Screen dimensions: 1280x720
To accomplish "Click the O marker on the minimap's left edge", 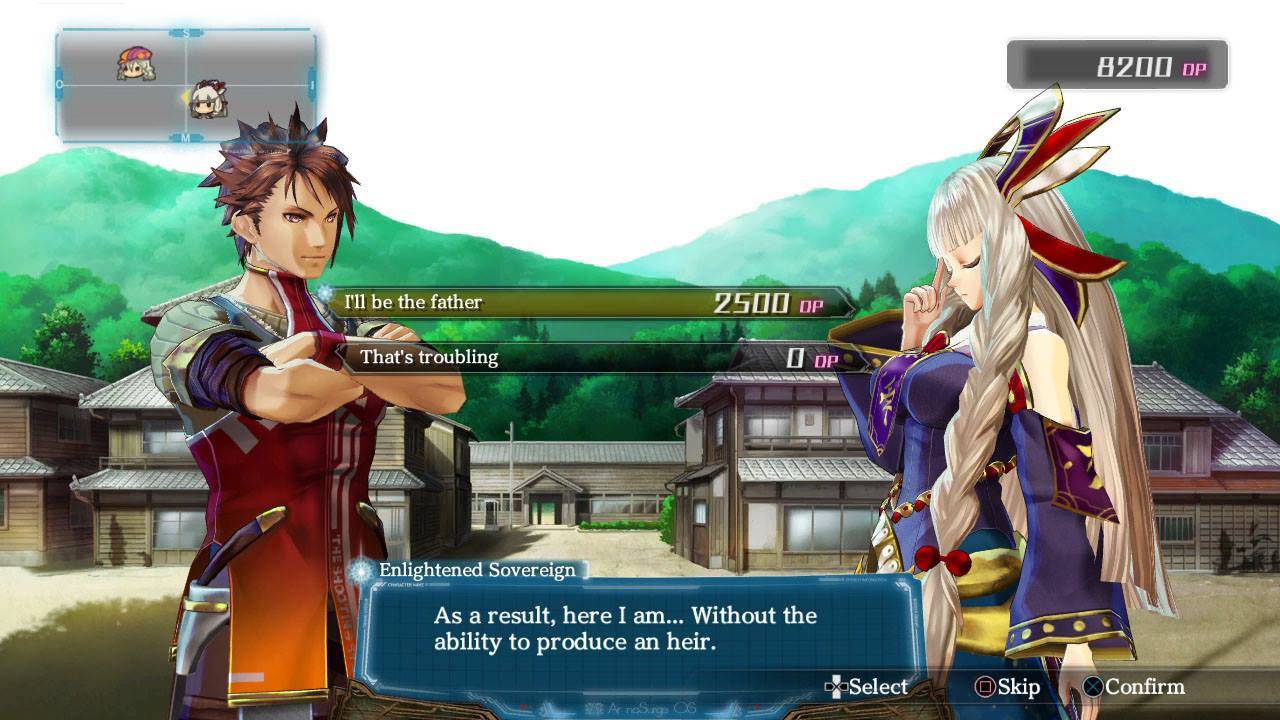I will pos(57,85).
